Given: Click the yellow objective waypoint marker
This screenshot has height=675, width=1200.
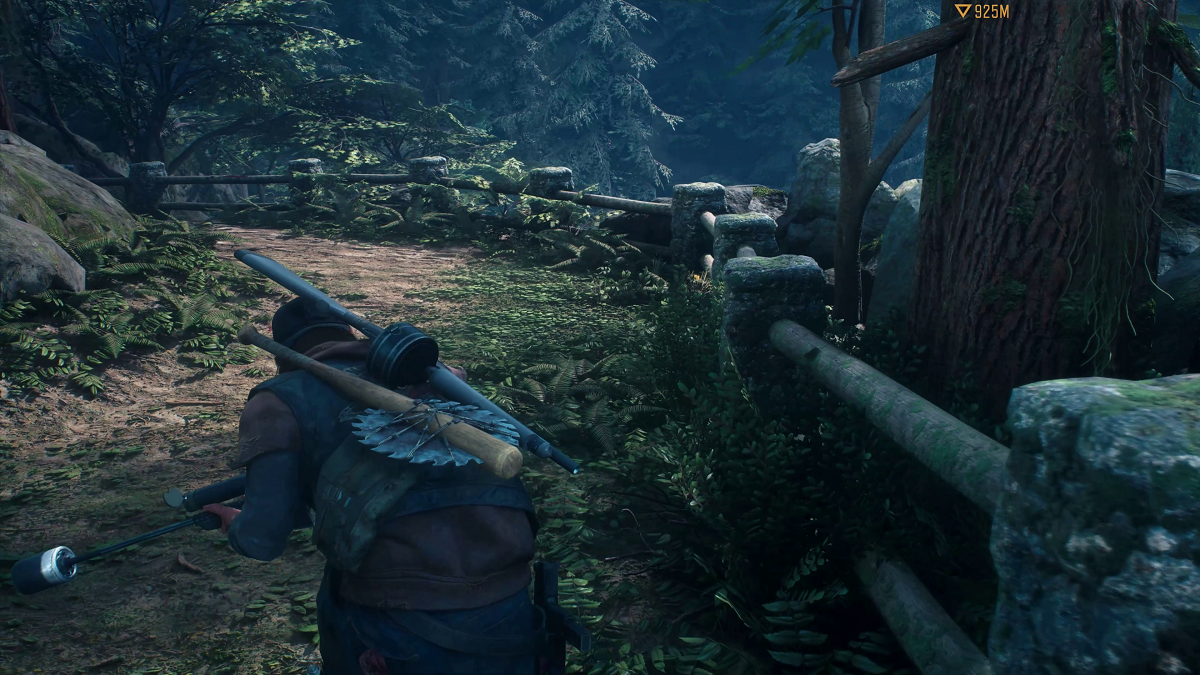Looking at the screenshot, I should point(962,11).
